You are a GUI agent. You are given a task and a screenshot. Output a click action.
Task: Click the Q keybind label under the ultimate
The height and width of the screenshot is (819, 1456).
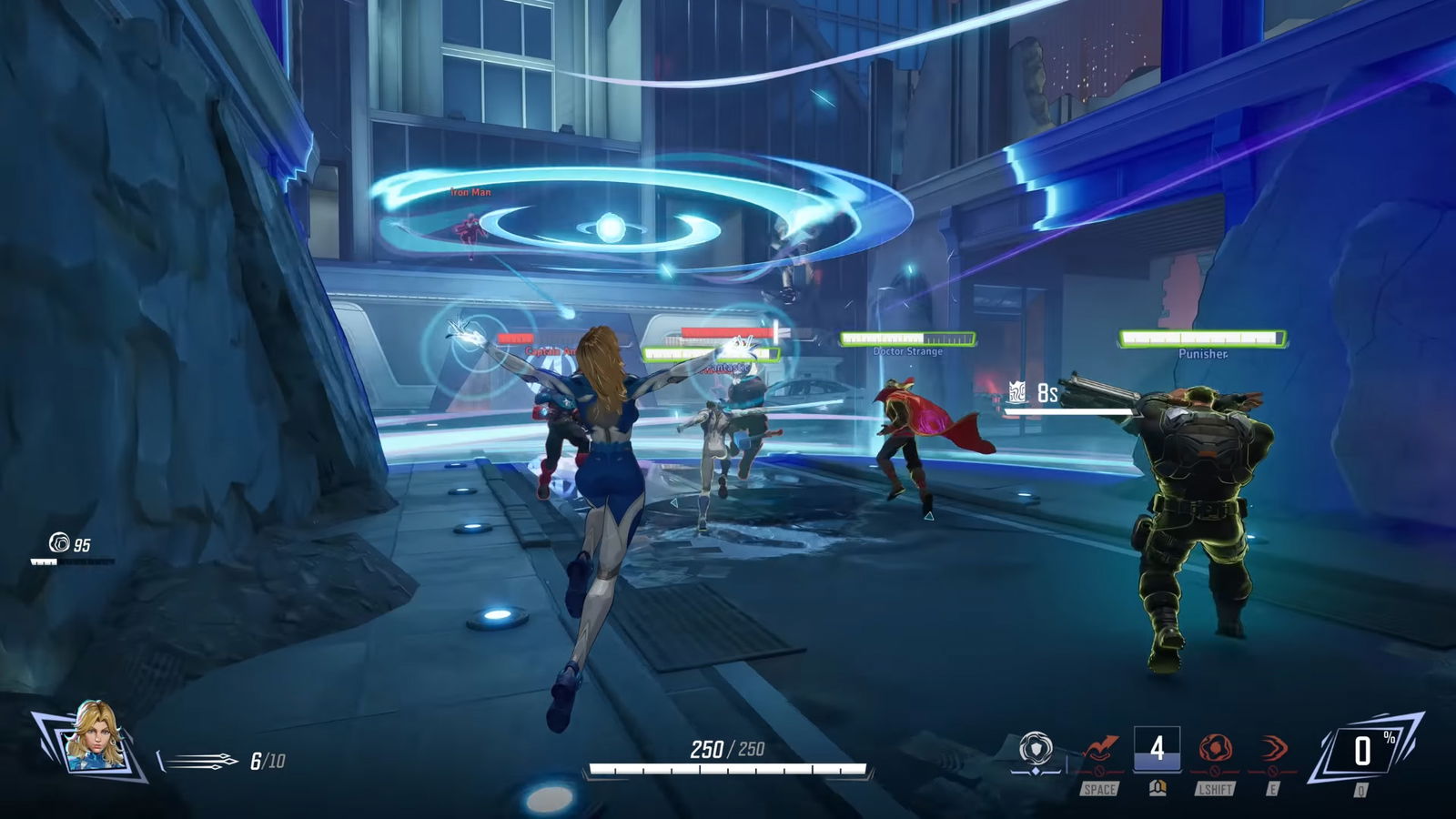coord(1360,790)
